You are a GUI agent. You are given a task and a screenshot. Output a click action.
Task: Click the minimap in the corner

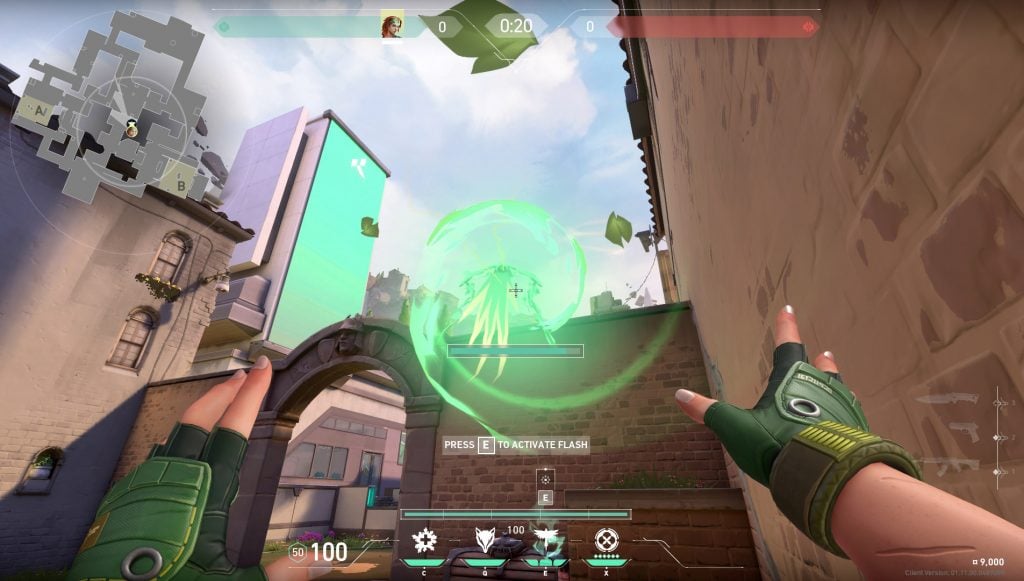click(112, 107)
